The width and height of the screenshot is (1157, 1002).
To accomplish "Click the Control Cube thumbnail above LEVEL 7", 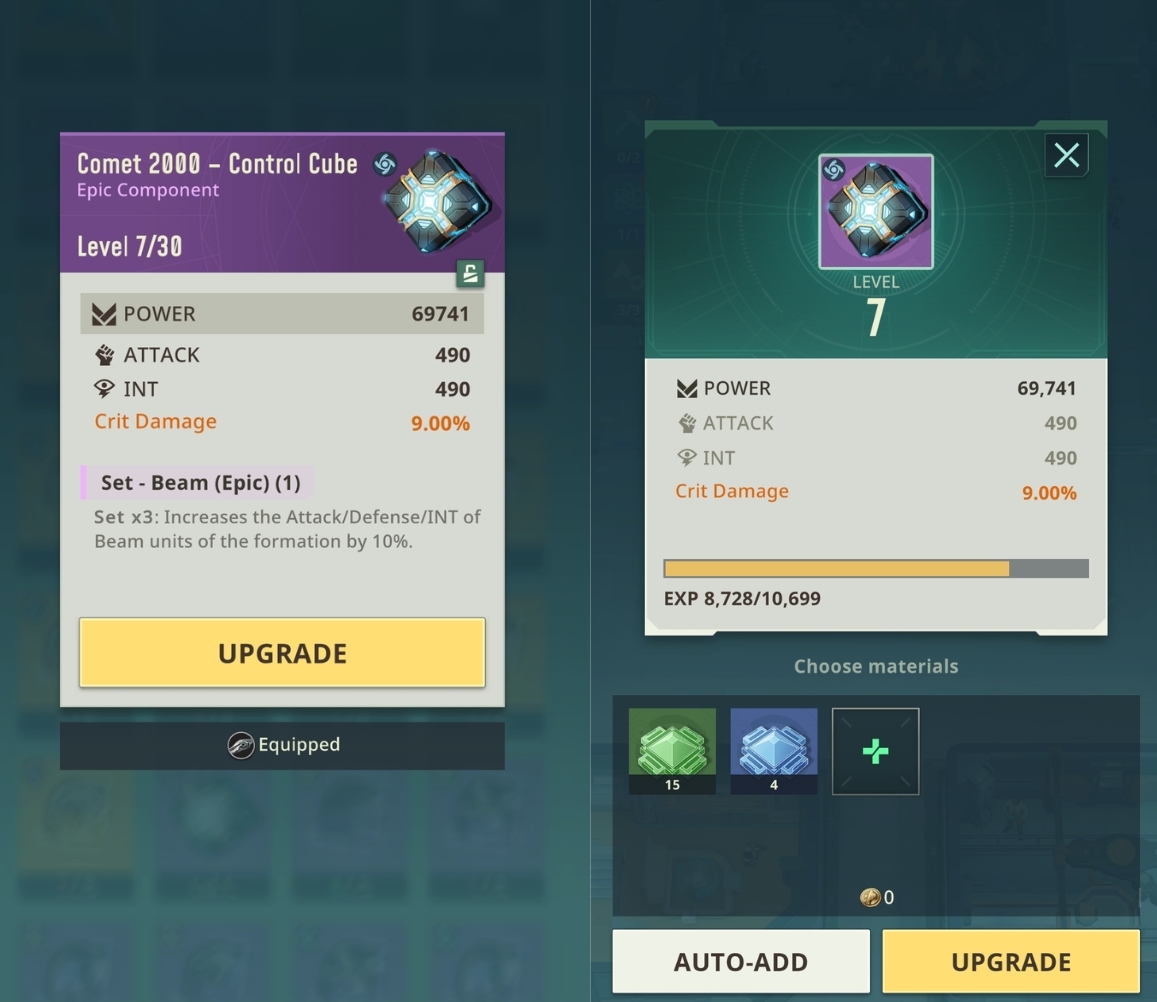I will [x=875, y=211].
